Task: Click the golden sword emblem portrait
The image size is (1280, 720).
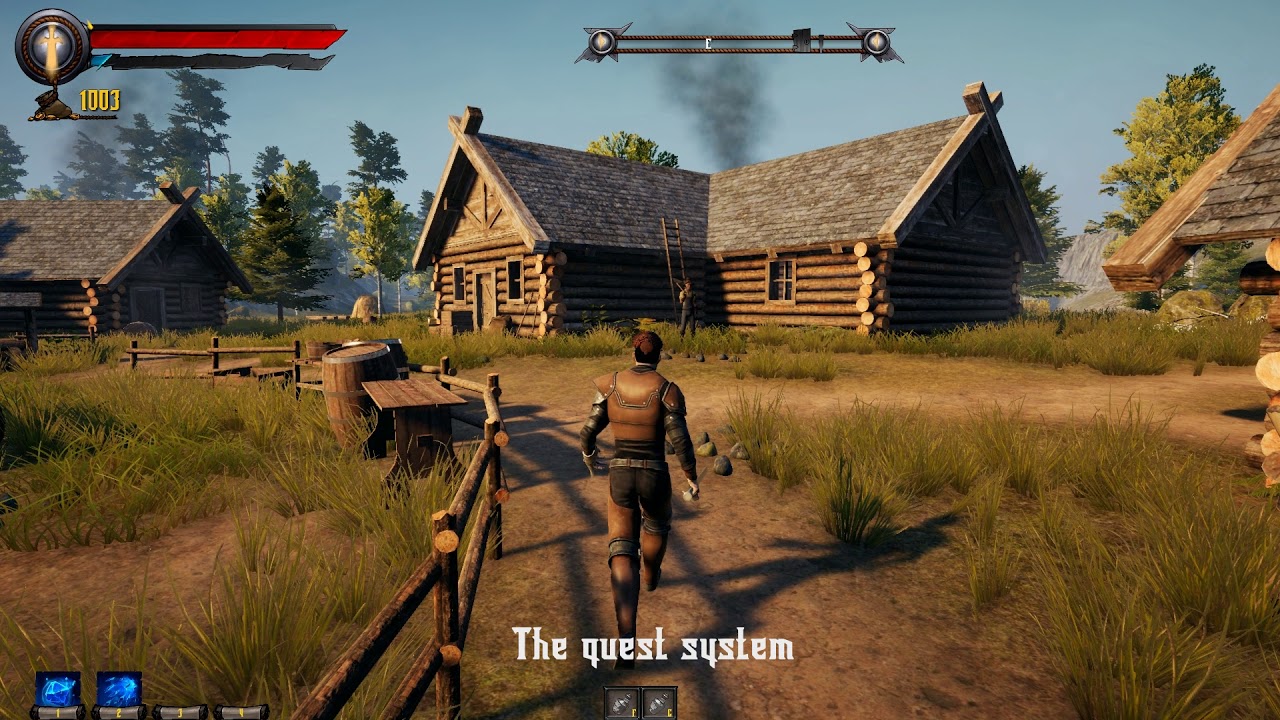Action: [x=53, y=47]
